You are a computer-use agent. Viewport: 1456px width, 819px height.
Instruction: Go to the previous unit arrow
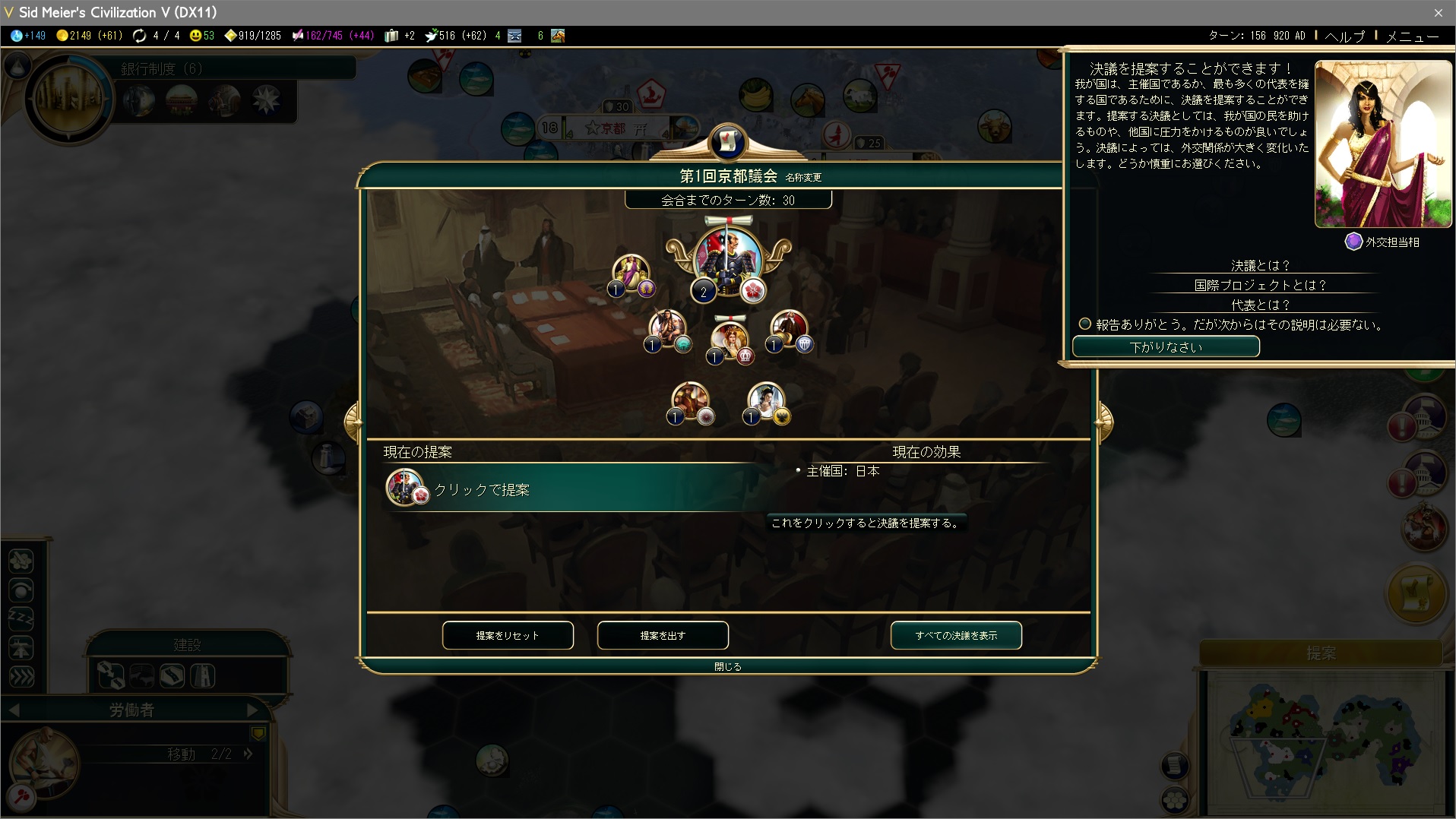coord(14,710)
